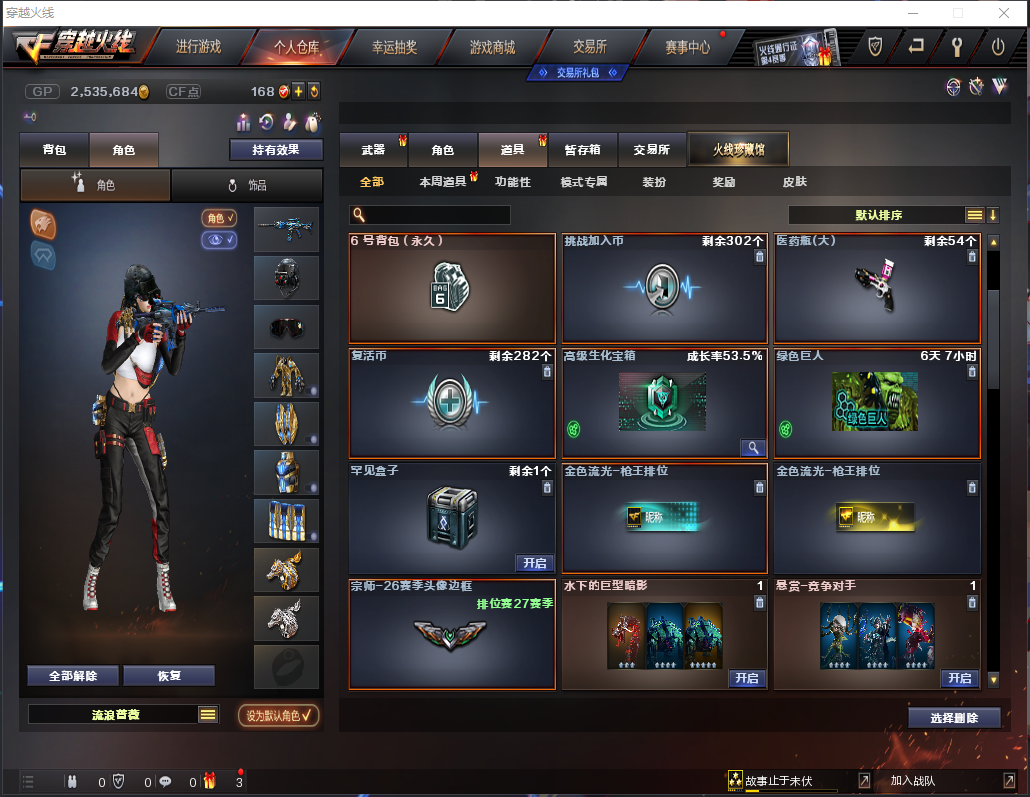Open the 进行游戏 menu

[x=198, y=47]
